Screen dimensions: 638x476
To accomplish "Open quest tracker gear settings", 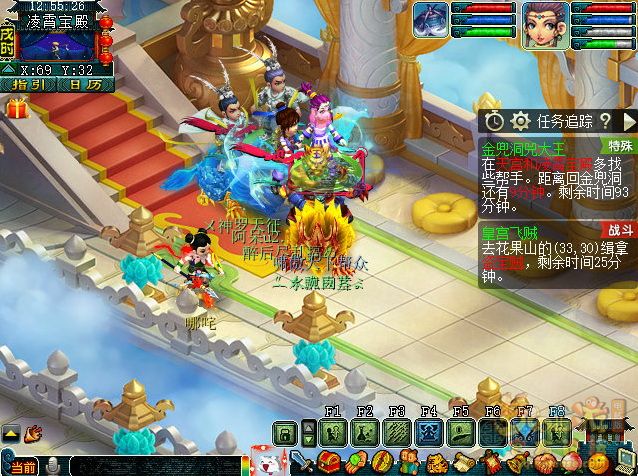I will click(x=520, y=121).
